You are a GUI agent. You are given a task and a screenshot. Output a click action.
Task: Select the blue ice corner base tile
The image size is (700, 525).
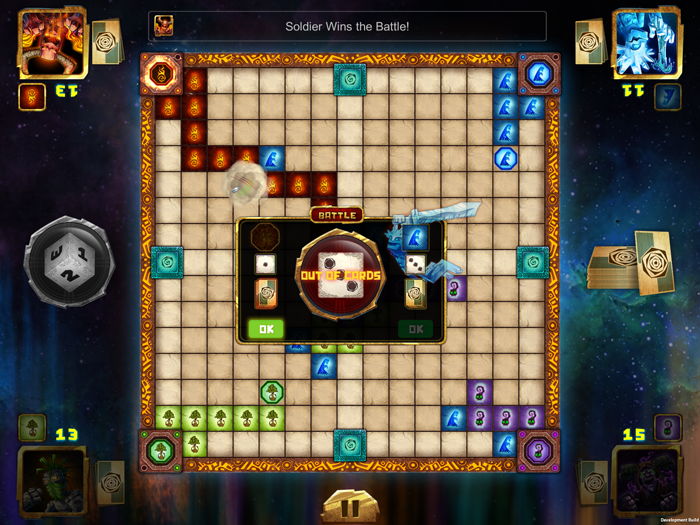(539, 73)
